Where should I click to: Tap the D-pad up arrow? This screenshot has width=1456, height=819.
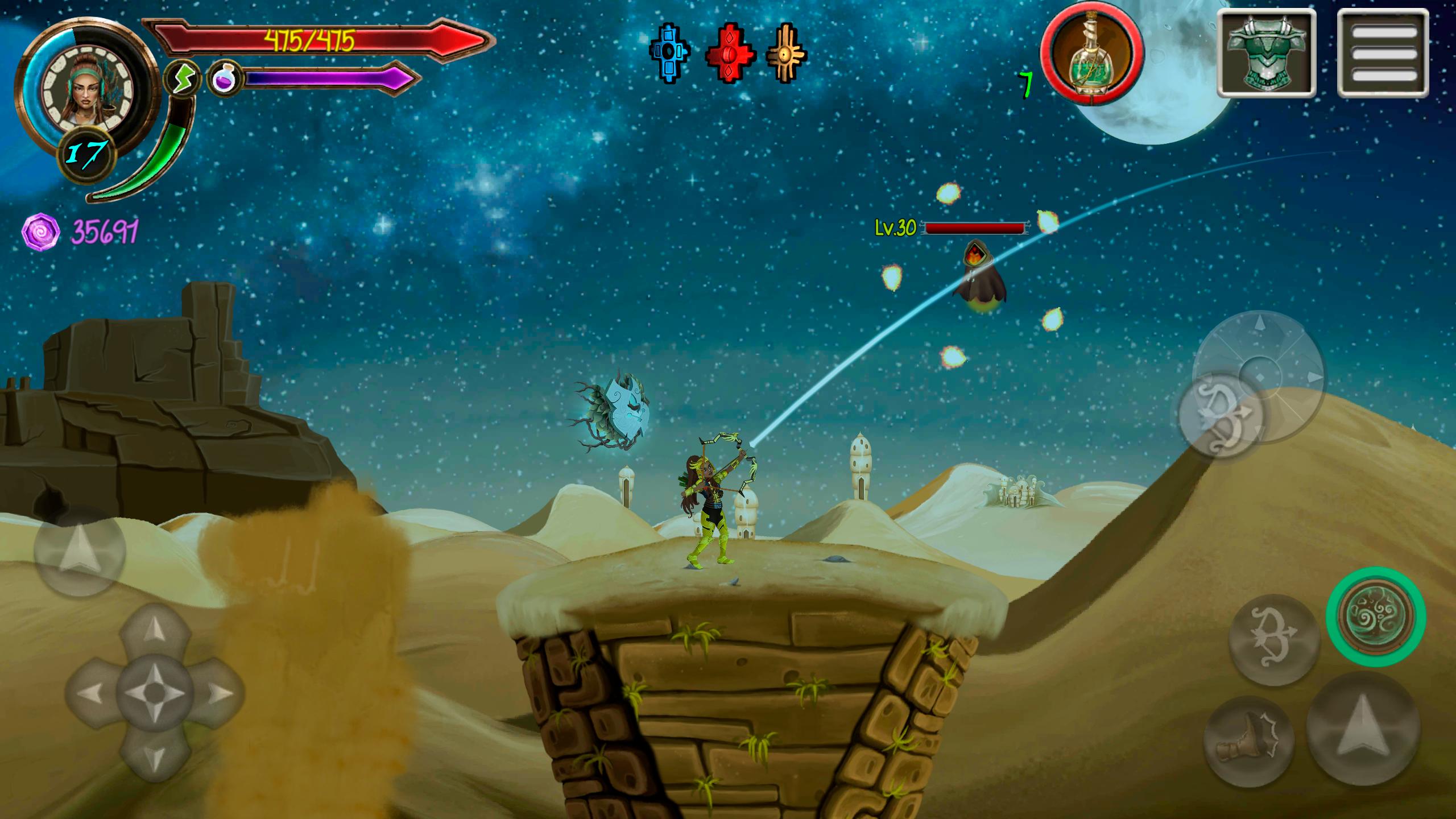[154, 631]
